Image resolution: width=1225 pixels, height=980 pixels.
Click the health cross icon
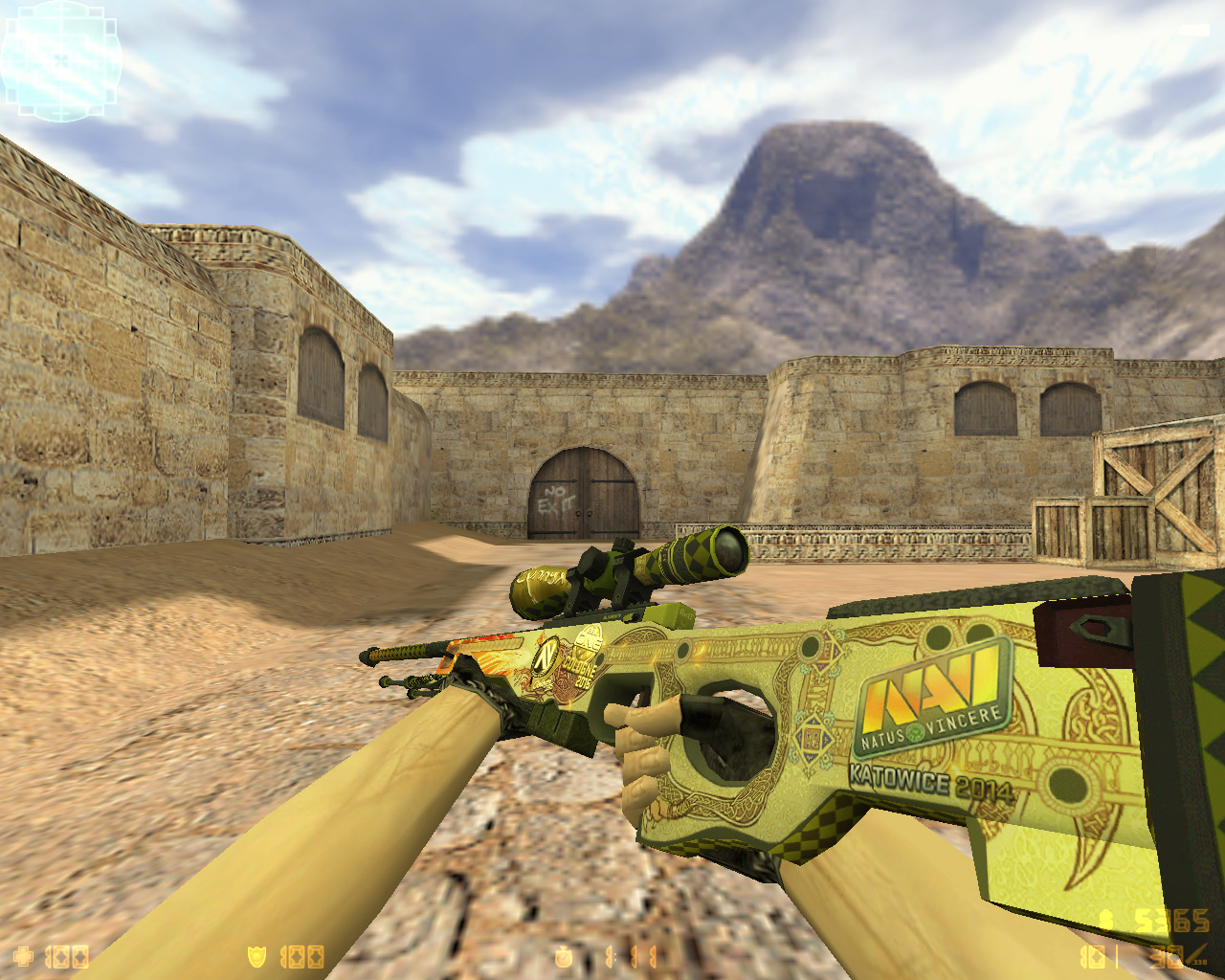tap(21, 955)
